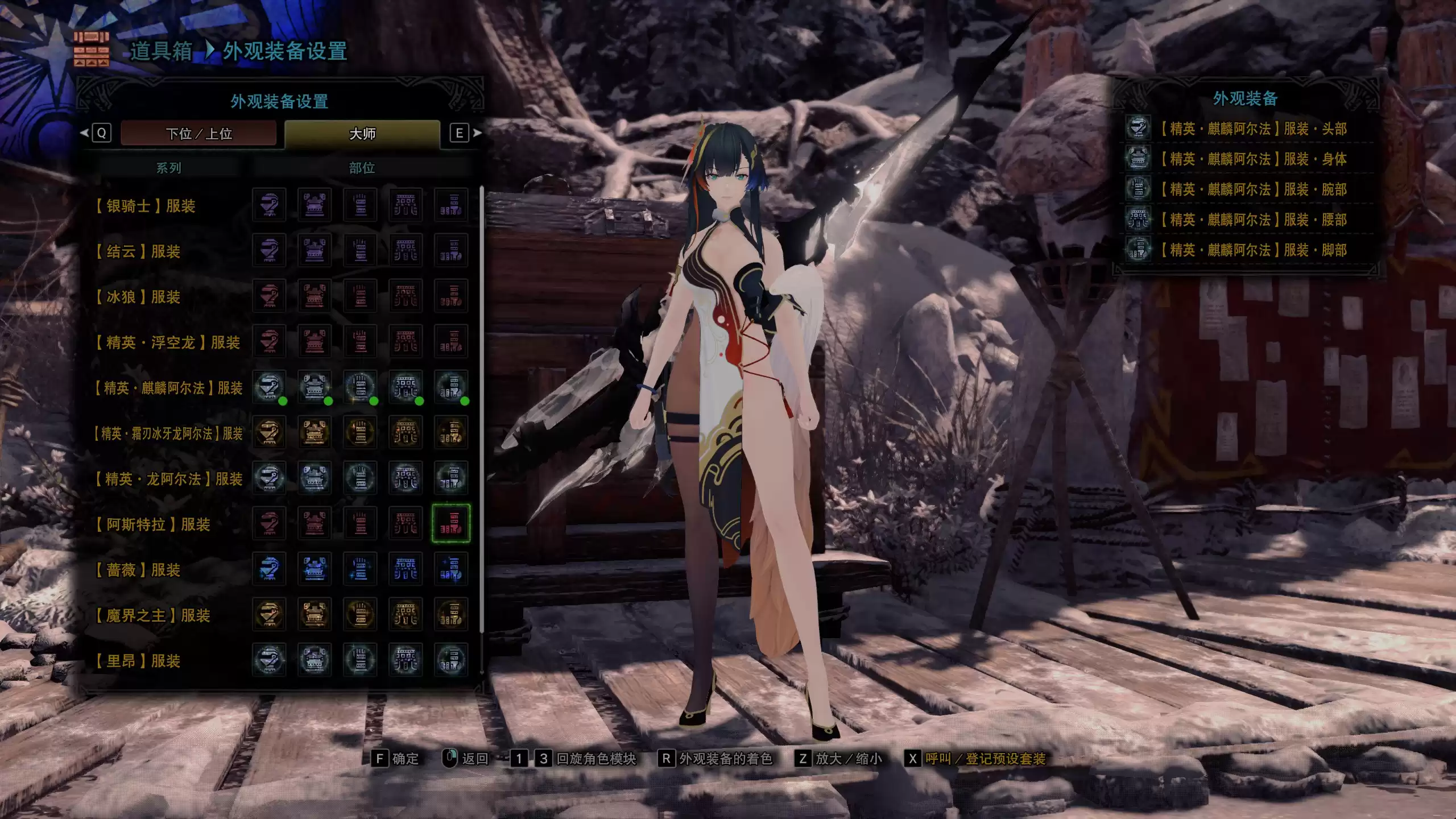Select the 【蔷薇】head armor icon

pyautogui.click(x=271, y=569)
